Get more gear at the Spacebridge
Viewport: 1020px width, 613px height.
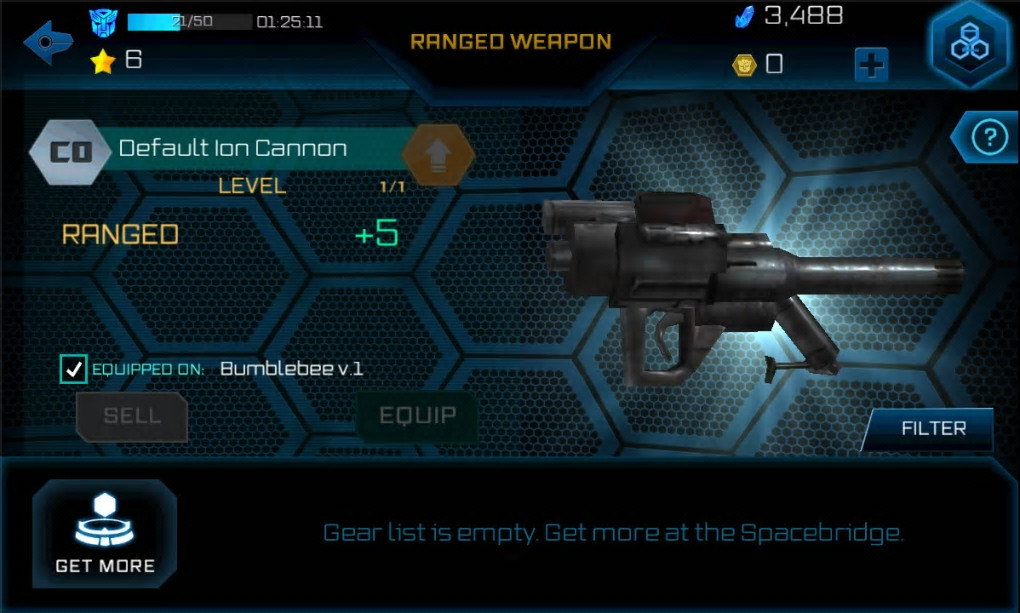[105, 532]
